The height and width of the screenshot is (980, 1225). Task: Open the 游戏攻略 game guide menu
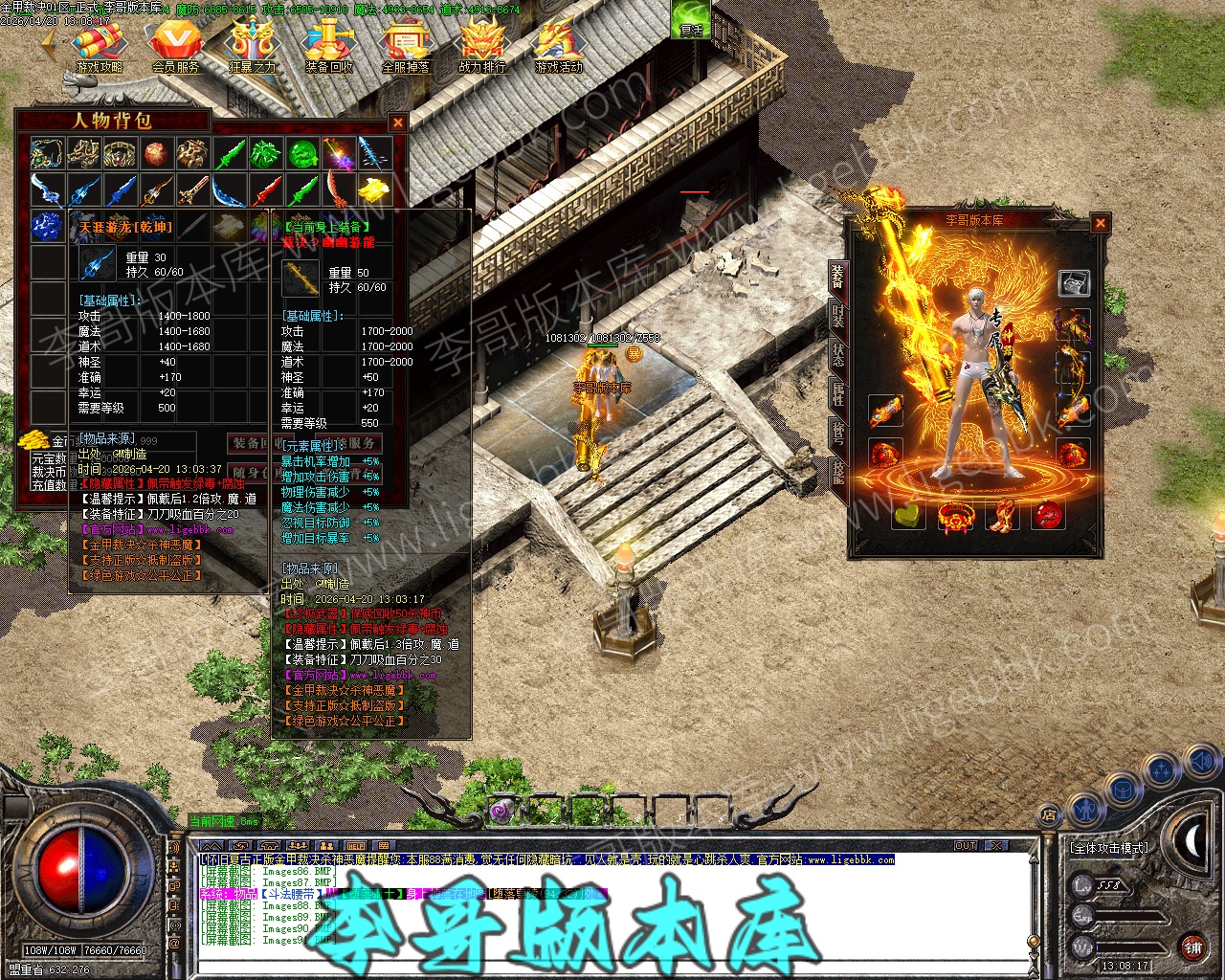100,46
